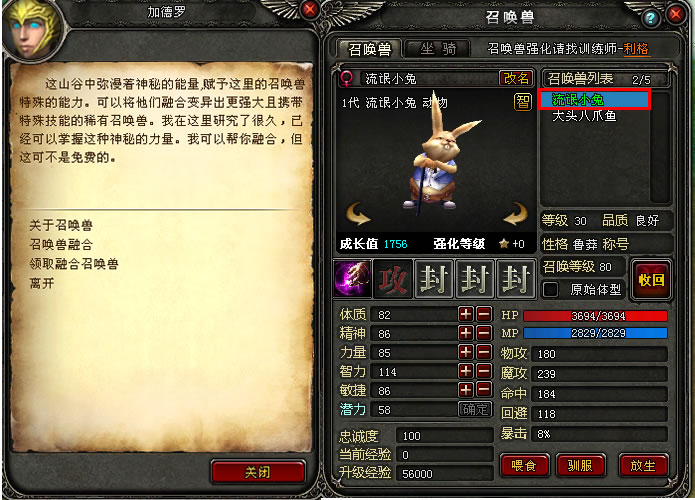Activate the purple claw skill icon
The image size is (695, 500).
click(x=354, y=279)
